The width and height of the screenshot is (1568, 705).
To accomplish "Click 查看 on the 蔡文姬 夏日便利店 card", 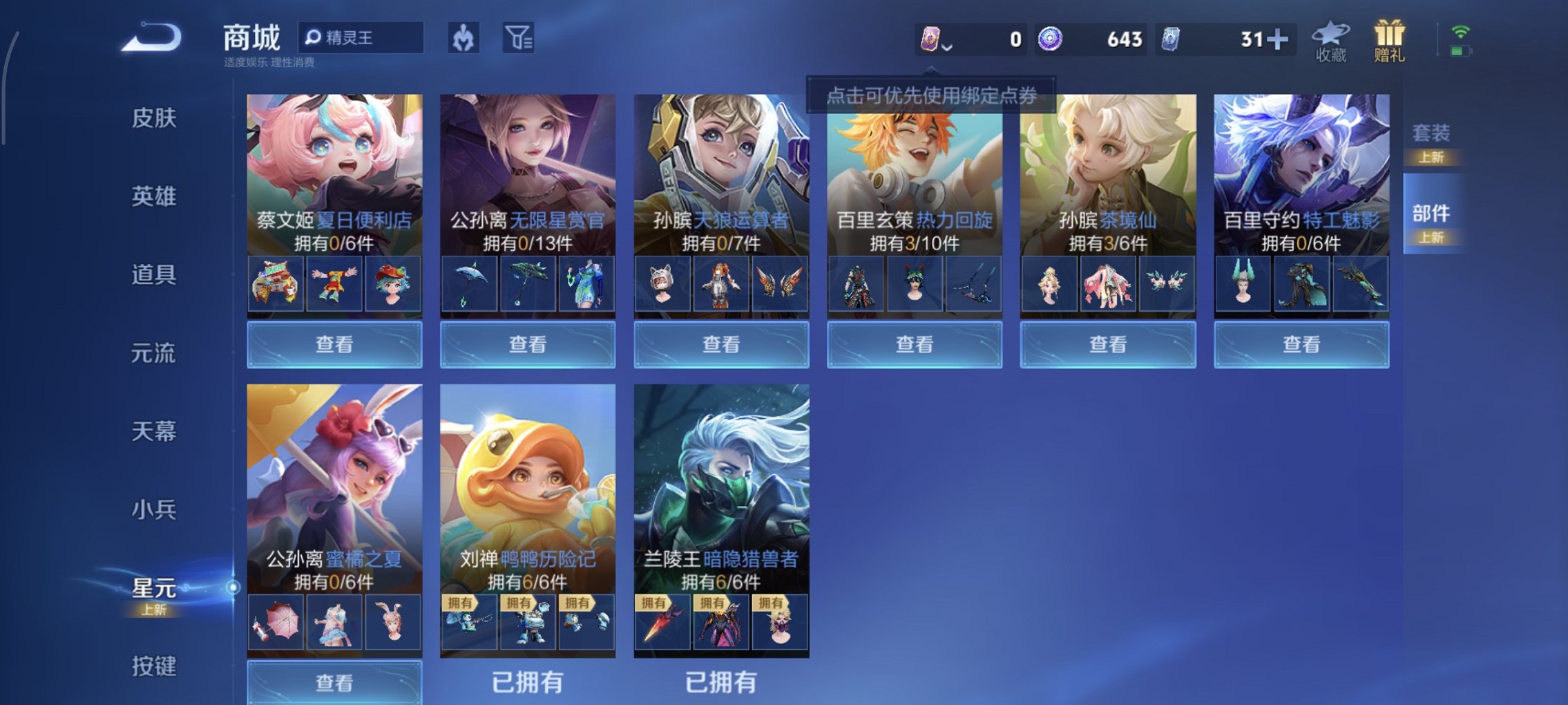I will (x=335, y=344).
